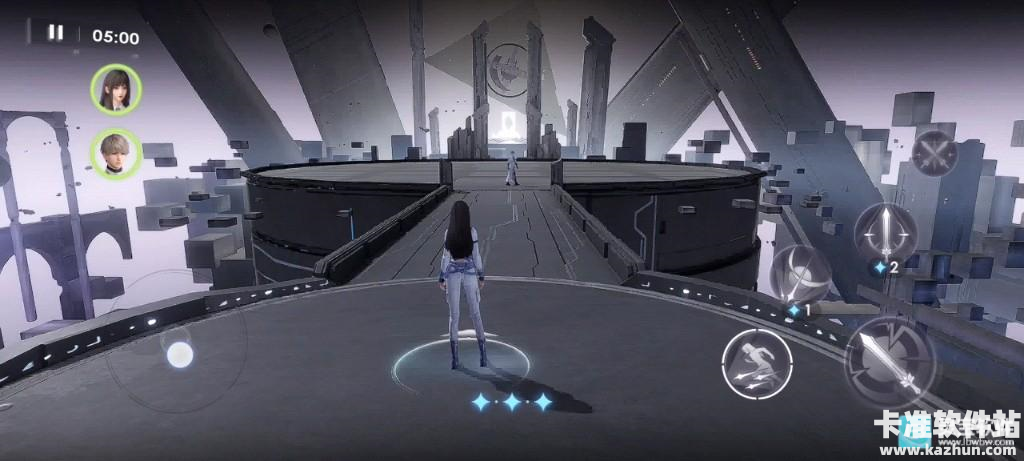Activate the crossed swords ability
This screenshot has width=1024, height=461.
(x=935, y=155)
